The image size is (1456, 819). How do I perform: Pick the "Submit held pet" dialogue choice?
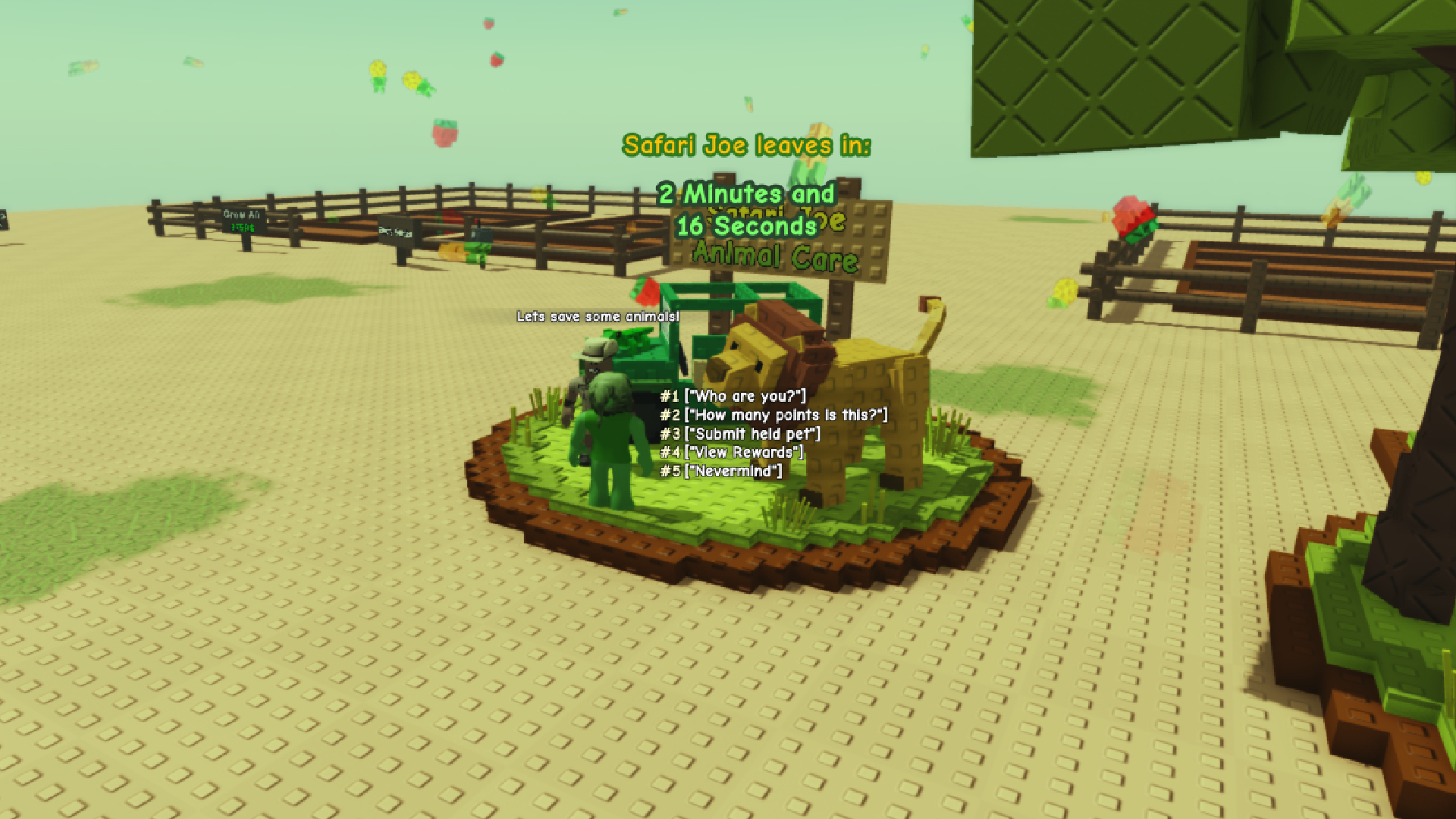pyautogui.click(x=739, y=435)
